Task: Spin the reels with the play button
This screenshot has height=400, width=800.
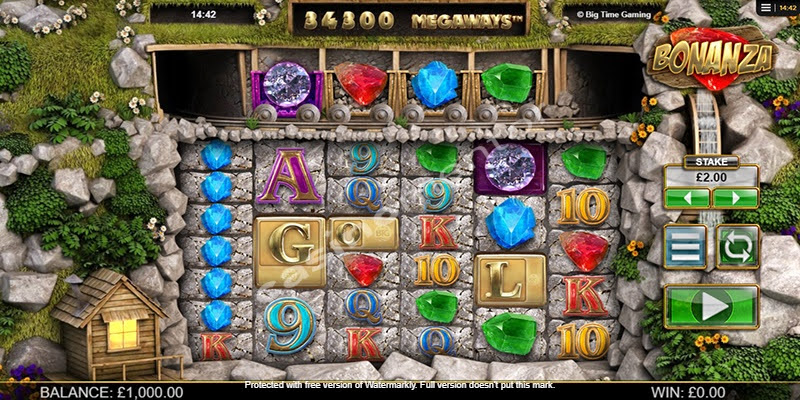Action: tap(711, 307)
